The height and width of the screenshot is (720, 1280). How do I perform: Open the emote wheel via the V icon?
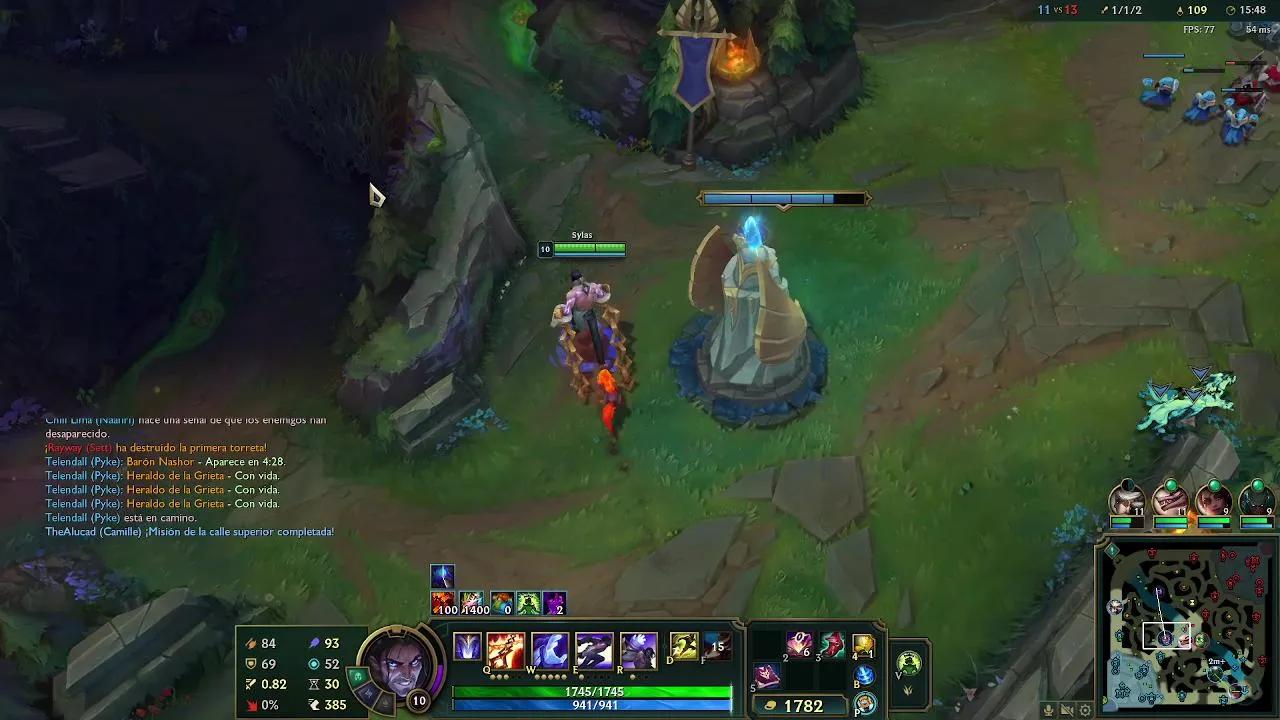pos(908,662)
